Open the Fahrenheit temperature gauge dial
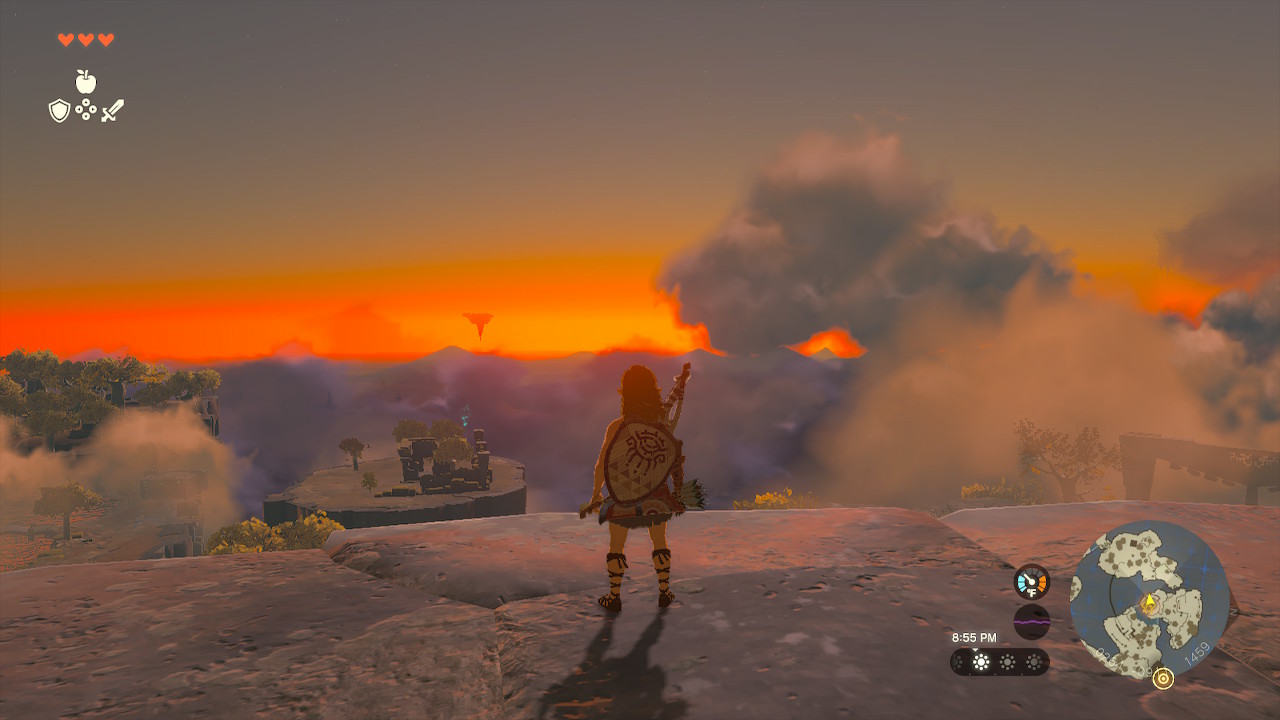1280x720 pixels. click(x=1030, y=581)
